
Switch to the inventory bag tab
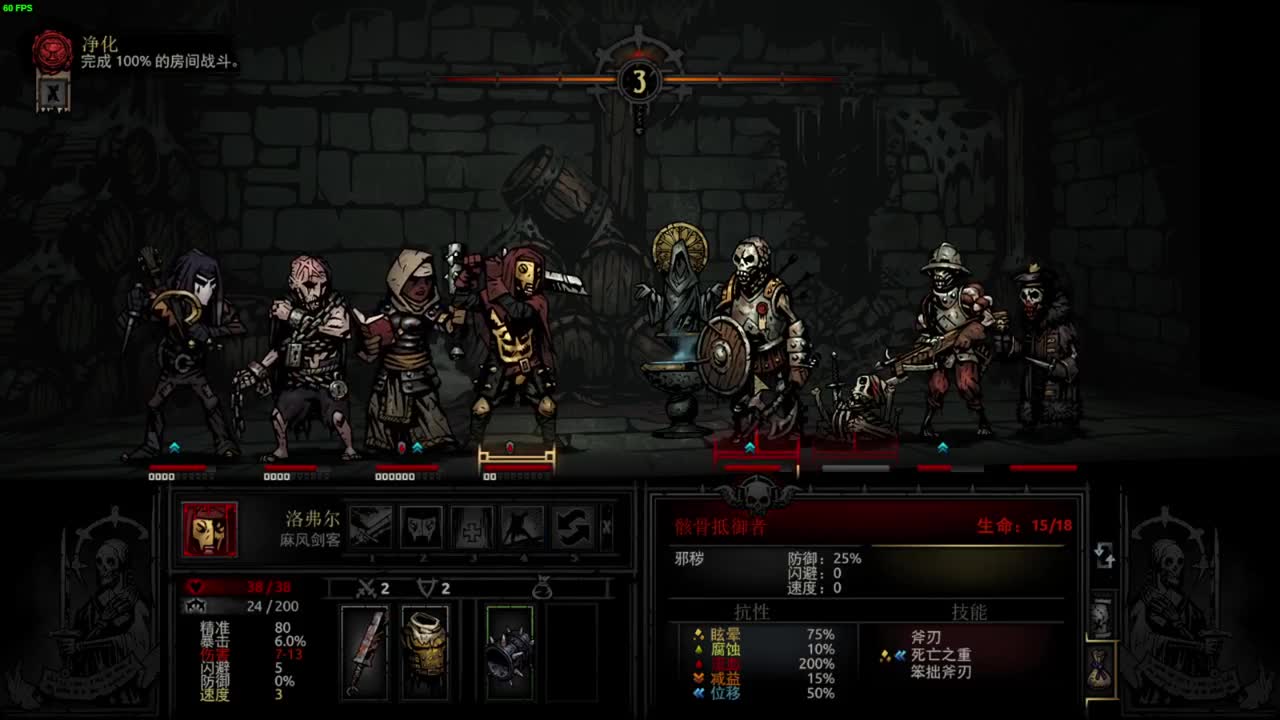coord(1101,667)
